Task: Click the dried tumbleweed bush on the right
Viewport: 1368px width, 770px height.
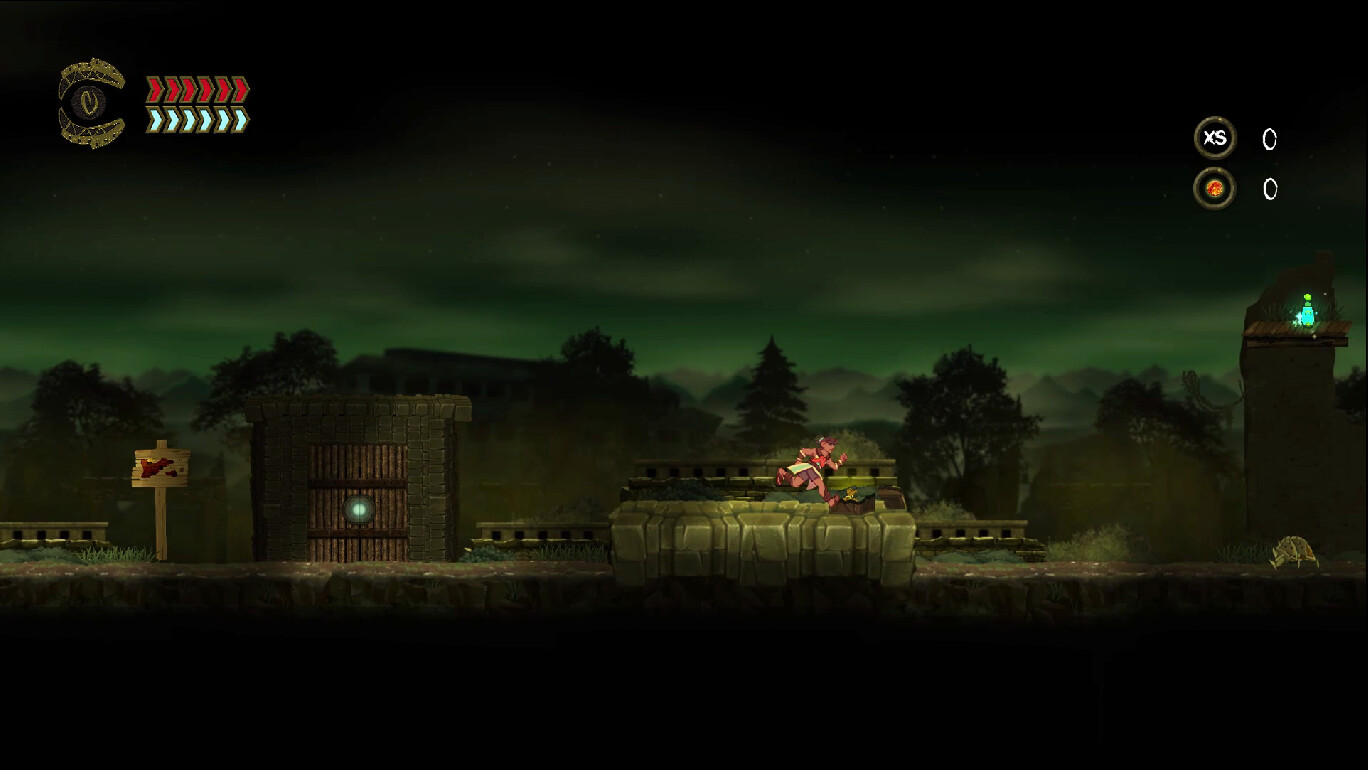Action: point(1292,550)
